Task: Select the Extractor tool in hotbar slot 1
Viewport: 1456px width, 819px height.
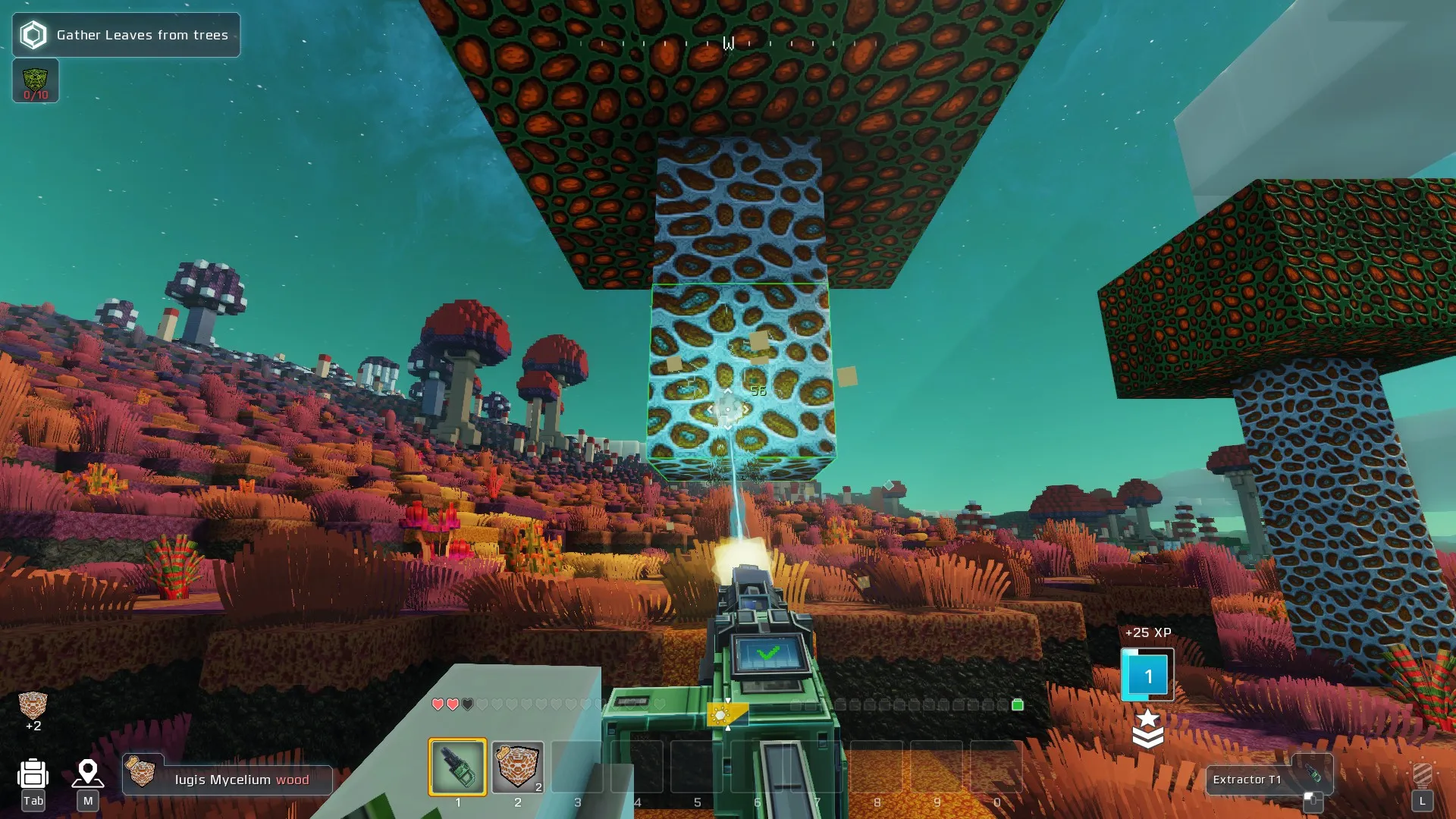Action: pos(457,767)
